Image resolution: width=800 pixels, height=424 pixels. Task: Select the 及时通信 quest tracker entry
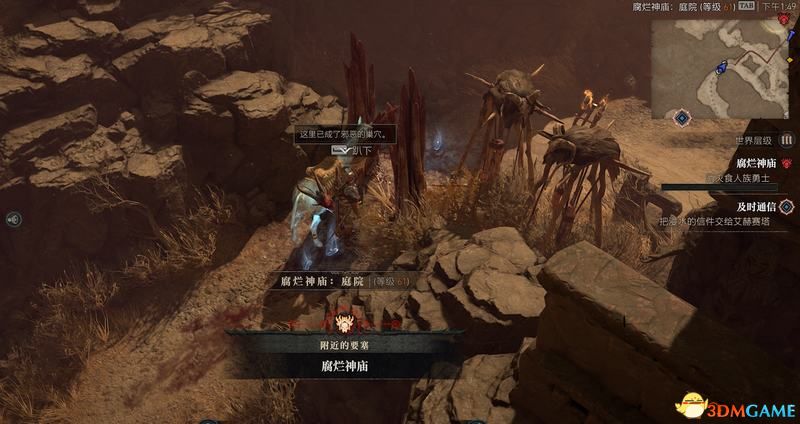point(756,204)
